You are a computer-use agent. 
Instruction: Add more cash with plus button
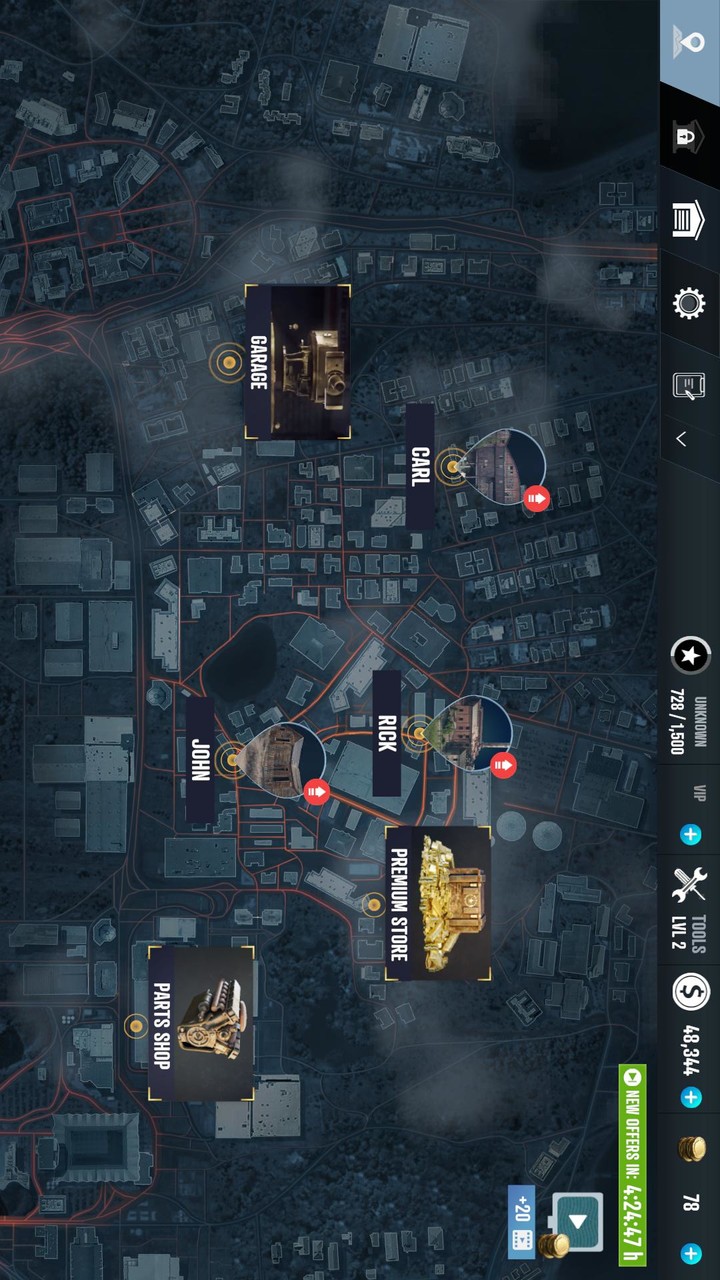click(690, 1098)
